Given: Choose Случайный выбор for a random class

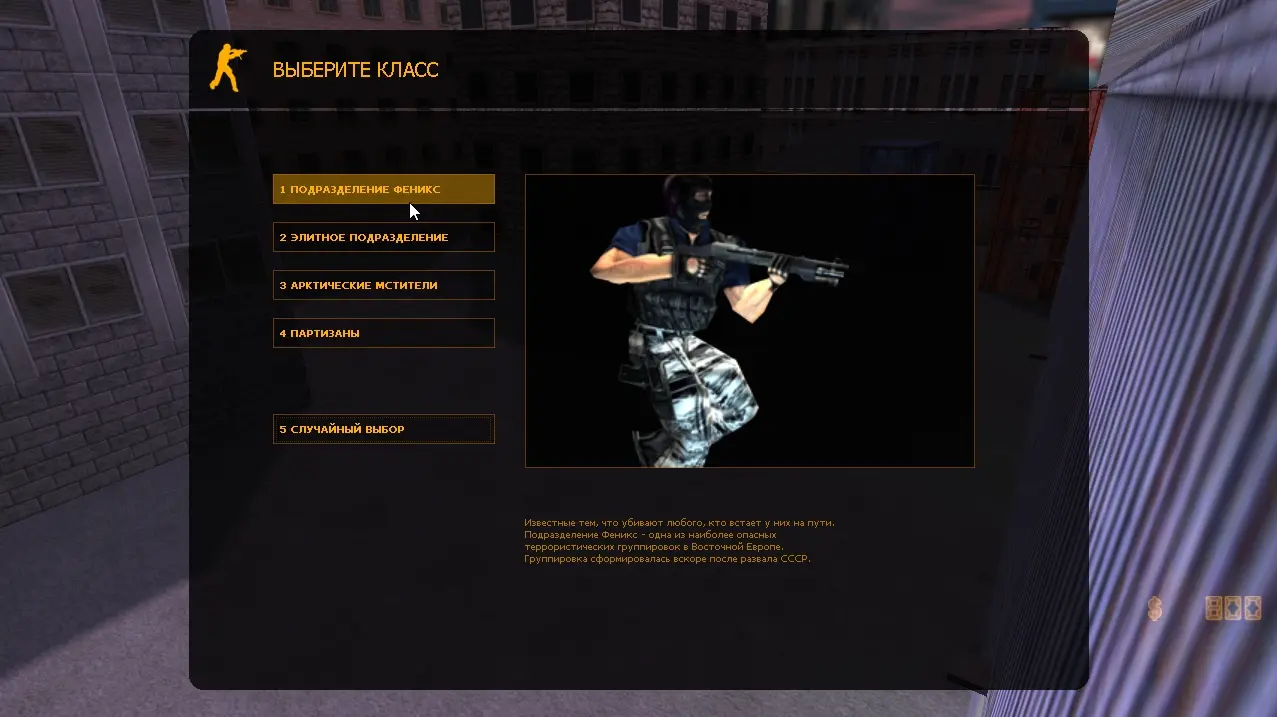Looking at the screenshot, I should (383, 429).
